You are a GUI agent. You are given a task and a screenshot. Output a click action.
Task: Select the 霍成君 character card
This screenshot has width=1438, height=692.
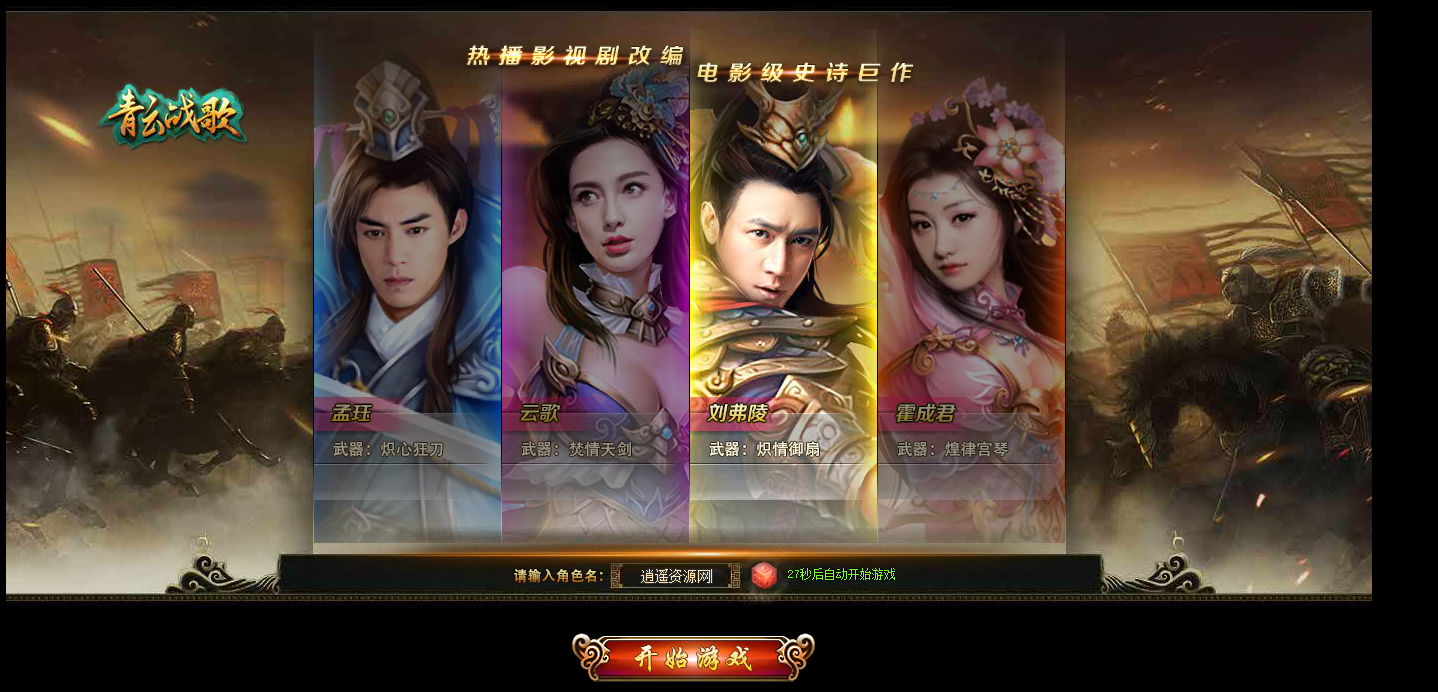pyautogui.click(x=971, y=290)
